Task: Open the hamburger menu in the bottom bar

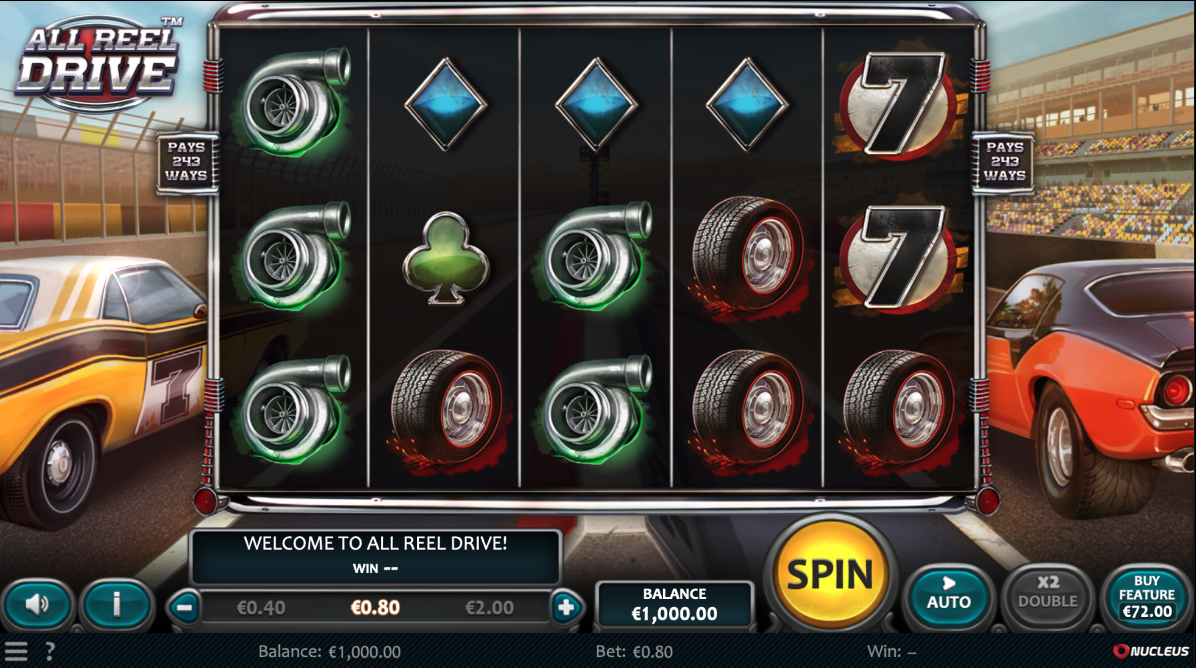Action: [17, 651]
